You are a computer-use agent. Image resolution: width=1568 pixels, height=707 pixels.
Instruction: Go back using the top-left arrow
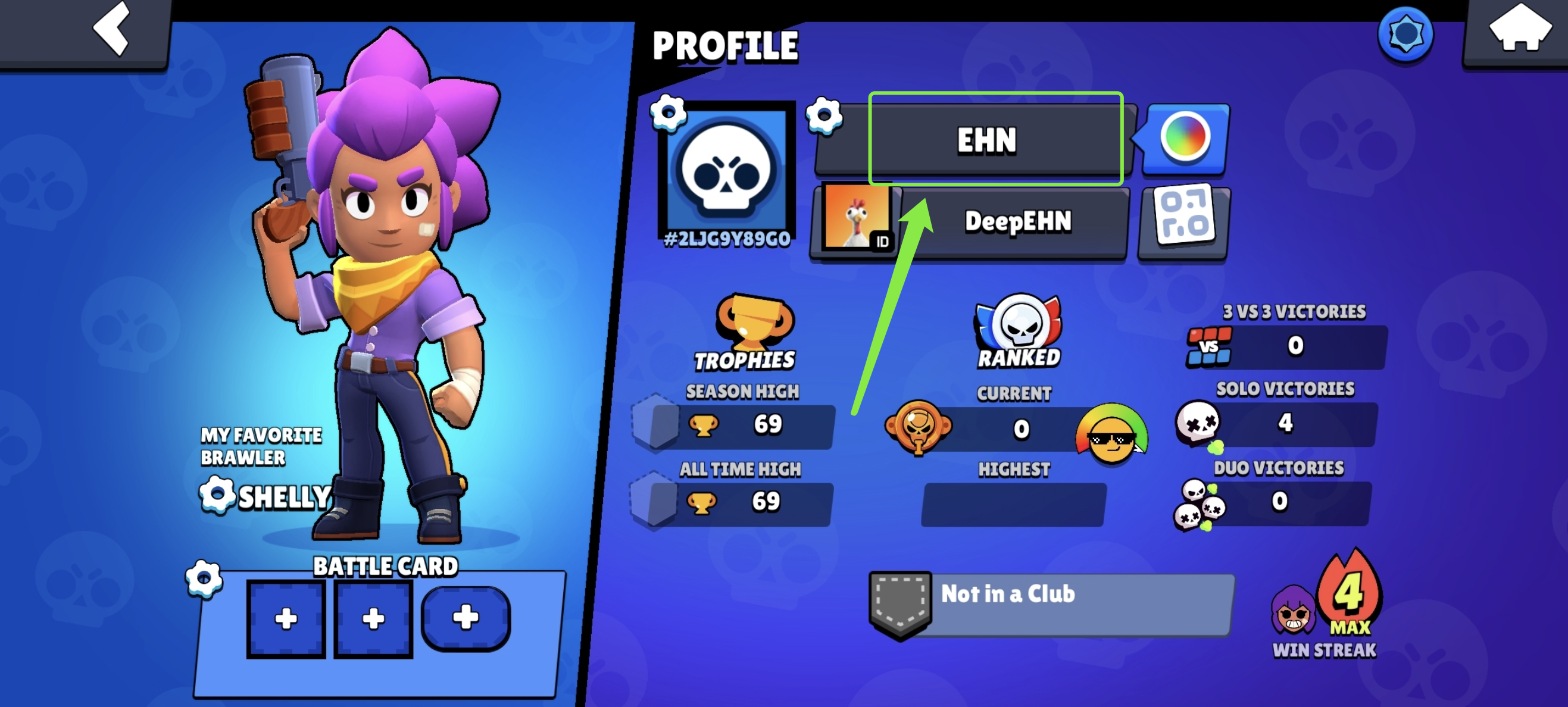click(x=111, y=29)
